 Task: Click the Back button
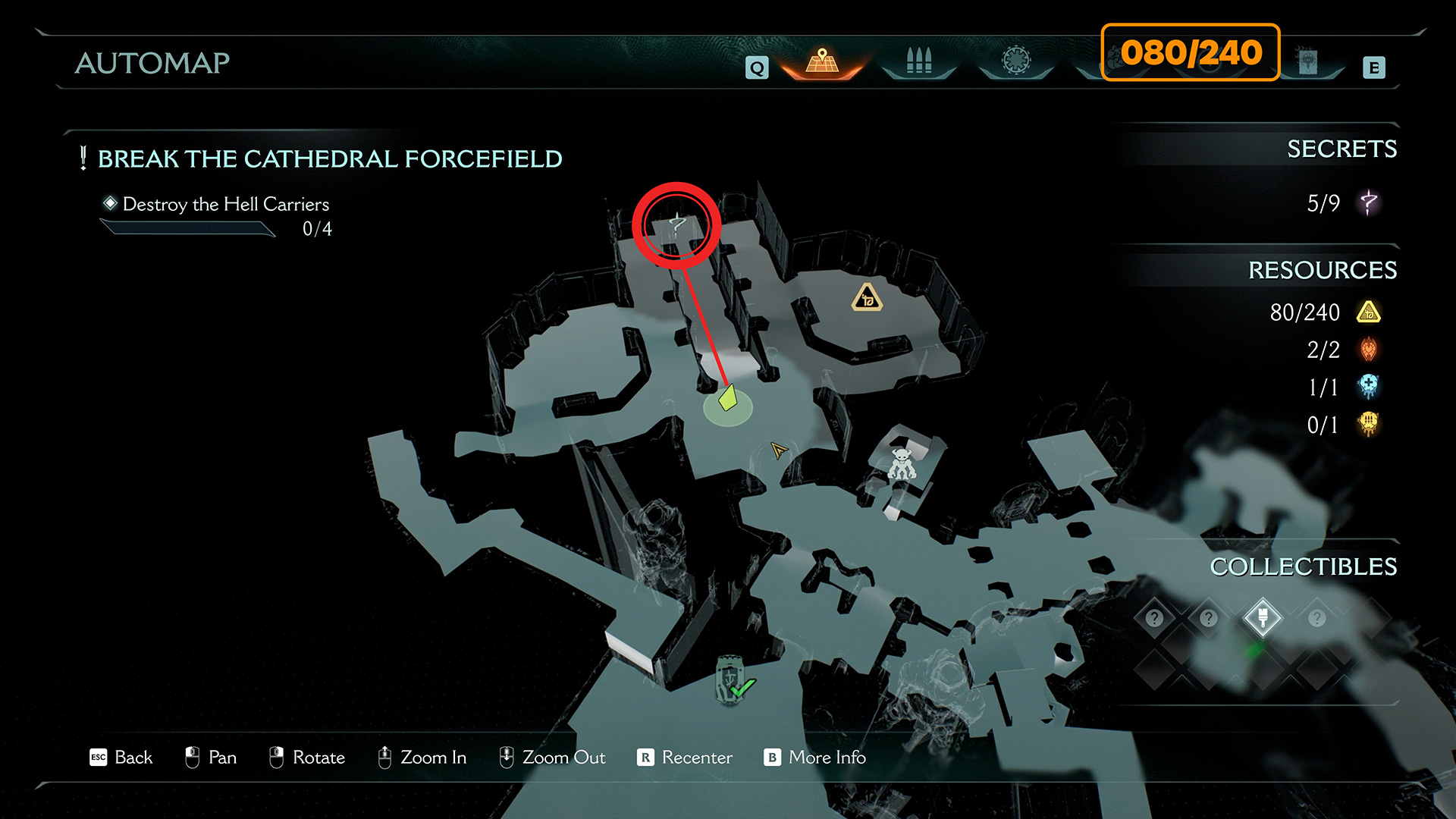pos(121,758)
